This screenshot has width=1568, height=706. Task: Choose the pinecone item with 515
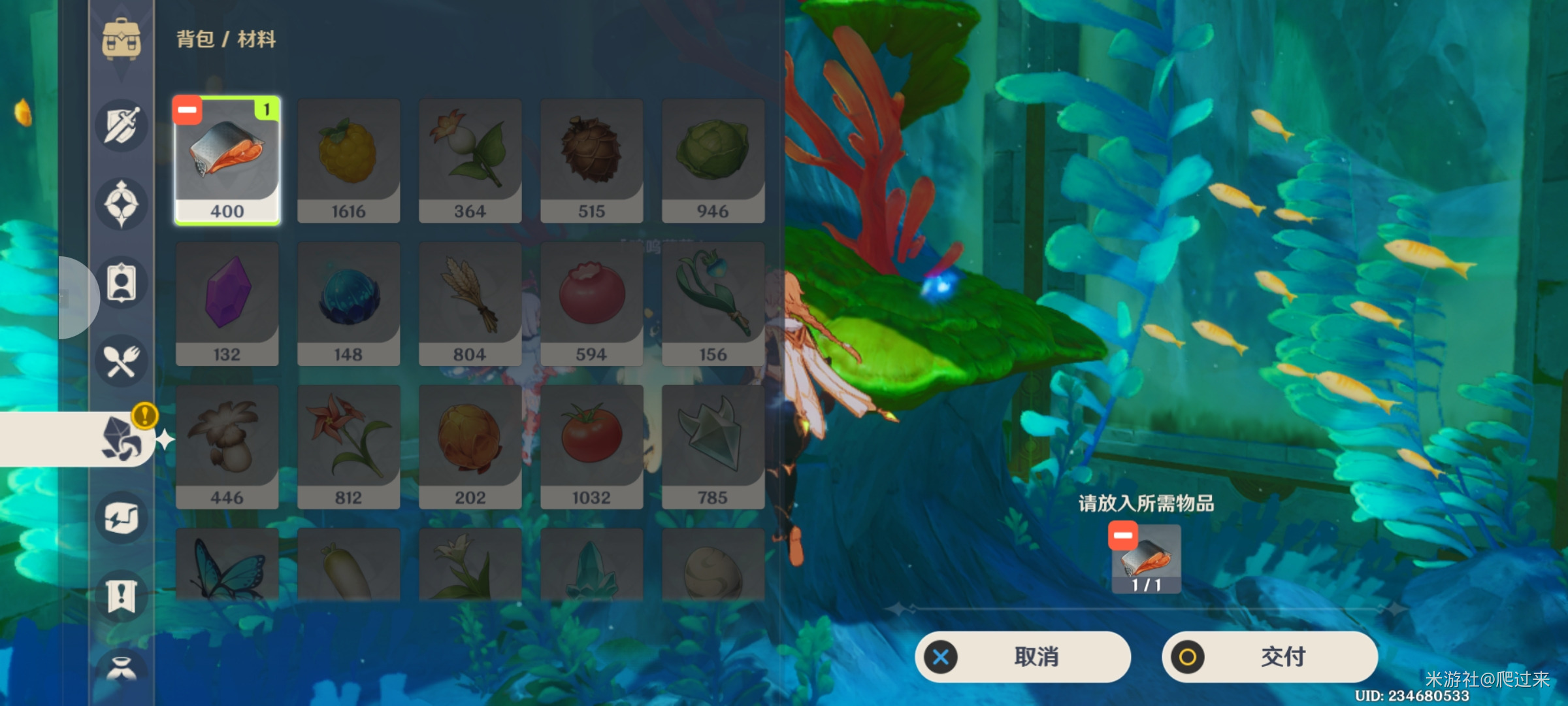(x=591, y=161)
